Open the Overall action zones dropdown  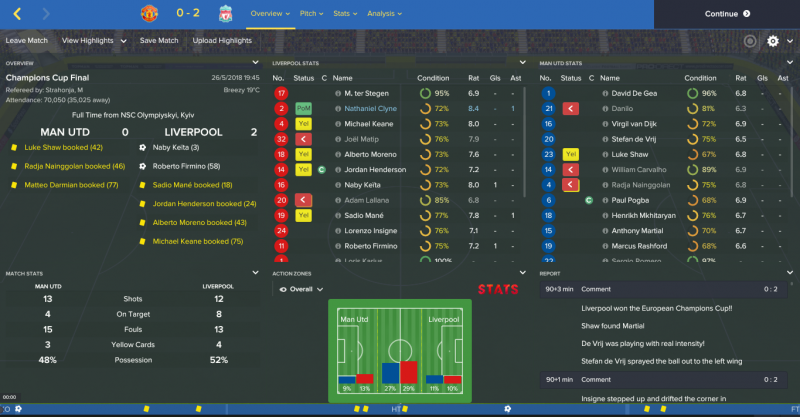coord(302,290)
